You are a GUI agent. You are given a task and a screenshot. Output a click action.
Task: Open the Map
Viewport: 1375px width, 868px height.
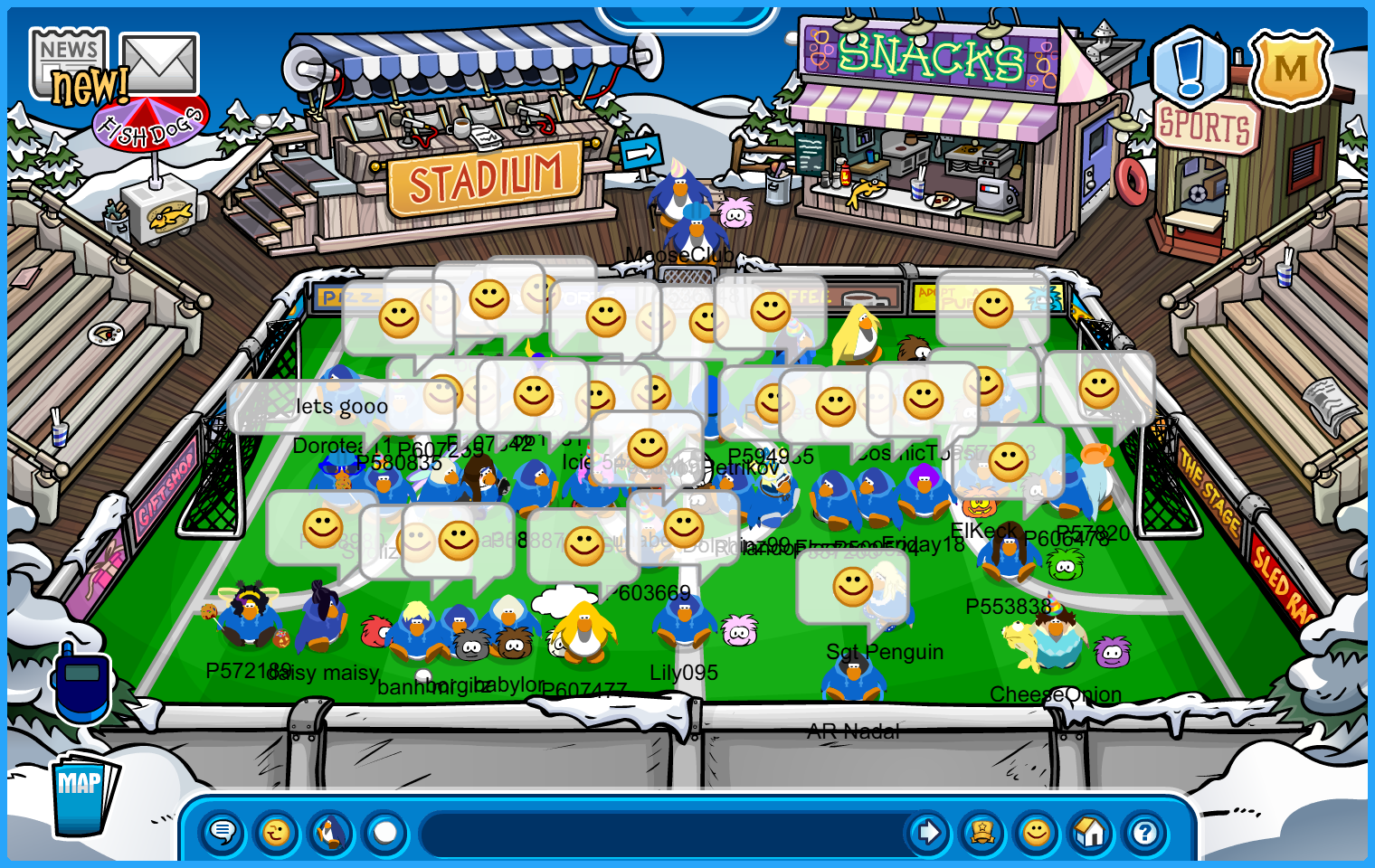pyautogui.click(x=81, y=792)
